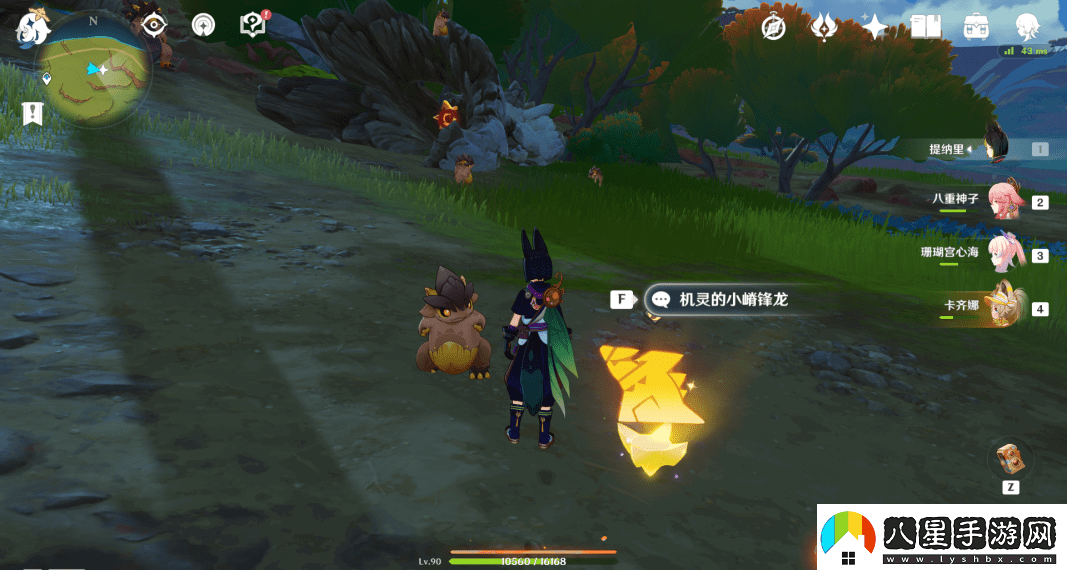Open the round compass icon next to the eye
The height and width of the screenshot is (570, 1067).
point(203,26)
